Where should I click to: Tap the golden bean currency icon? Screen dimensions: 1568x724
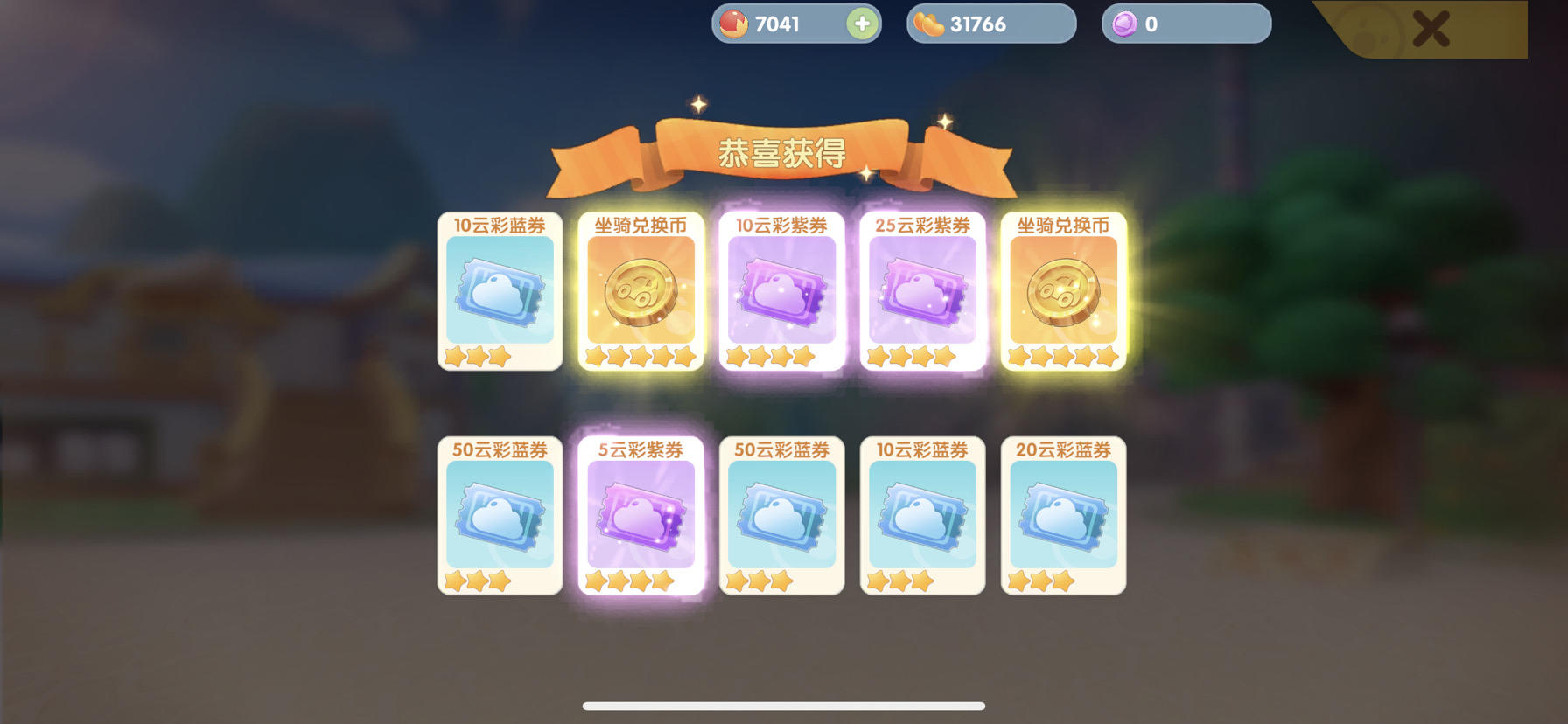tap(929, 24)
